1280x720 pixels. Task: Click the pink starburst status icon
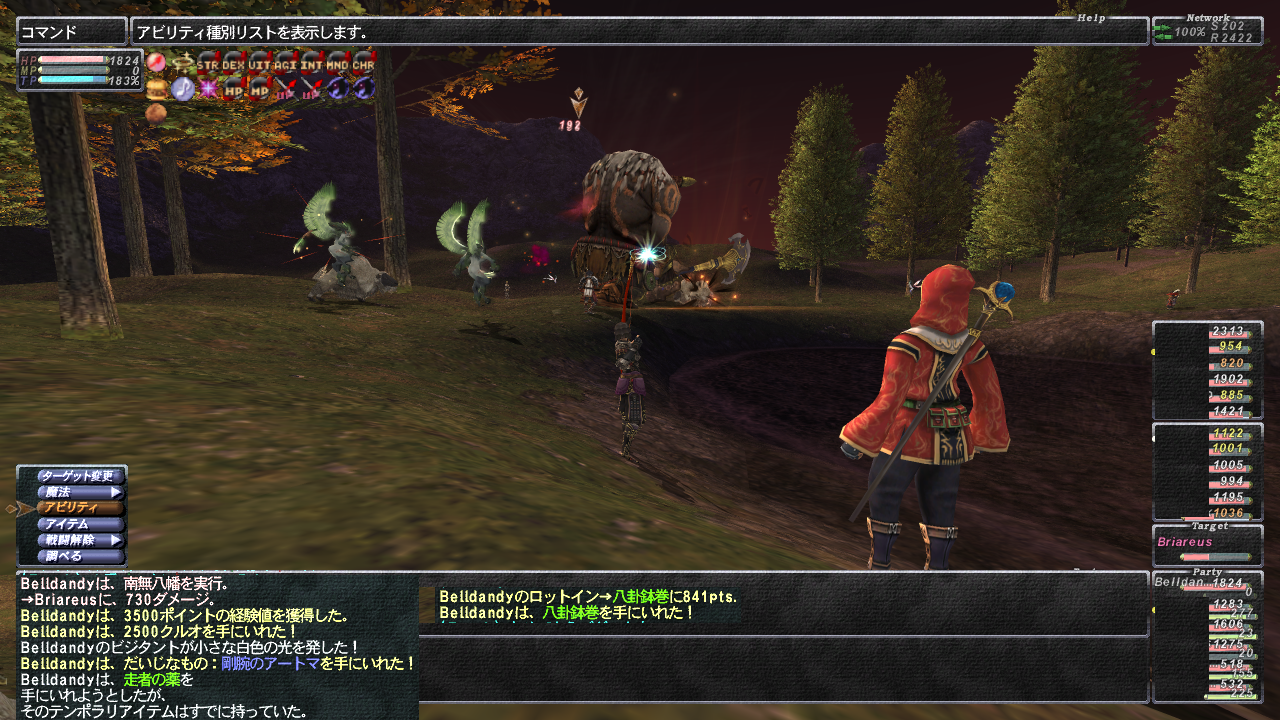(x=208, y=89)
